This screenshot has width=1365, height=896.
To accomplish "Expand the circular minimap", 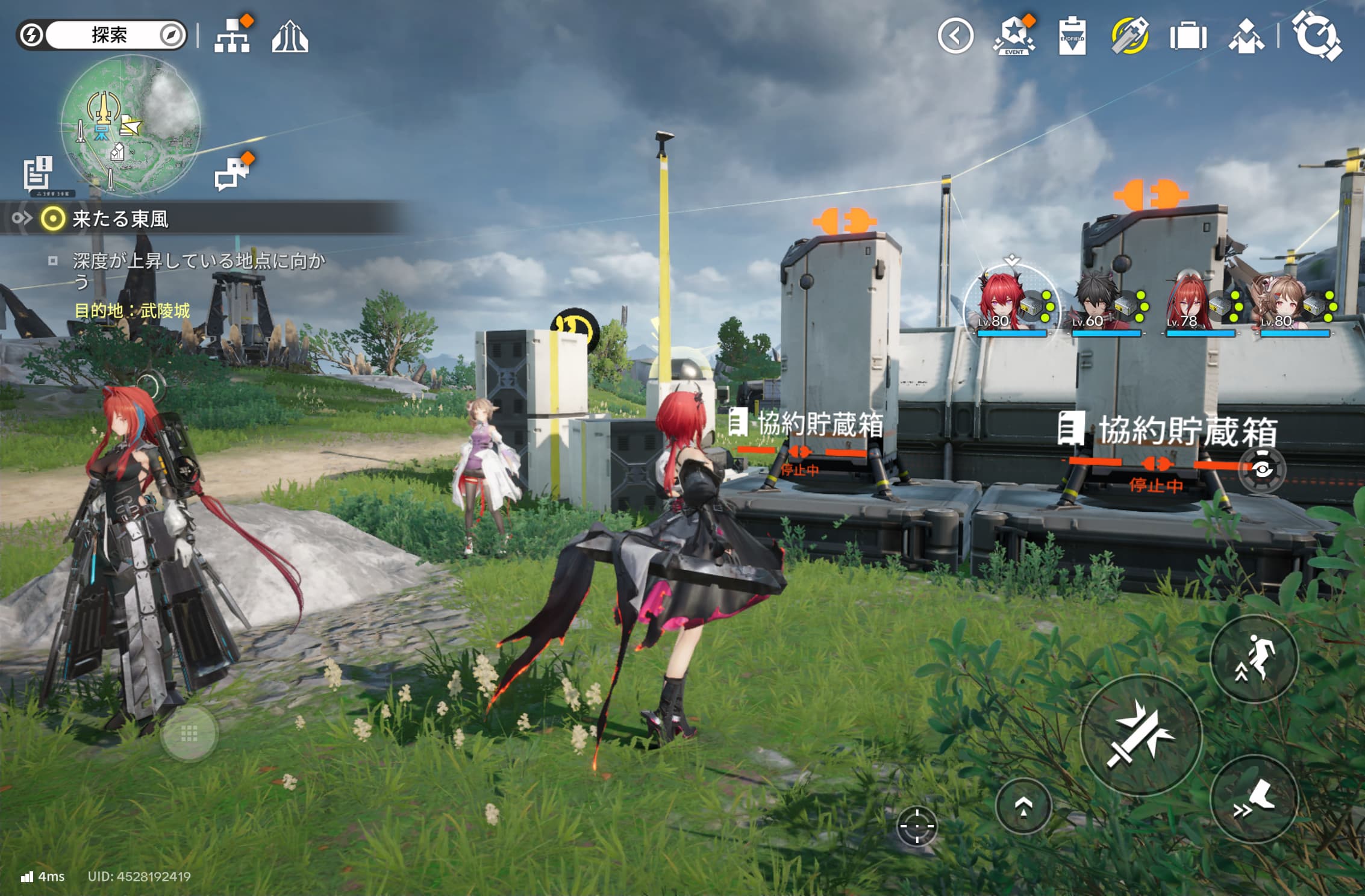I will (131, 125).
